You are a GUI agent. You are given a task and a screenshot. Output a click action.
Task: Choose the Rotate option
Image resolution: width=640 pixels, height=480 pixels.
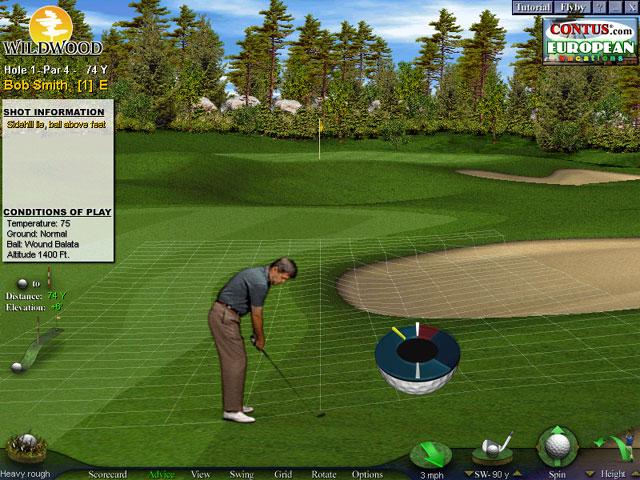pyautogui.click(x=323, y=474)
